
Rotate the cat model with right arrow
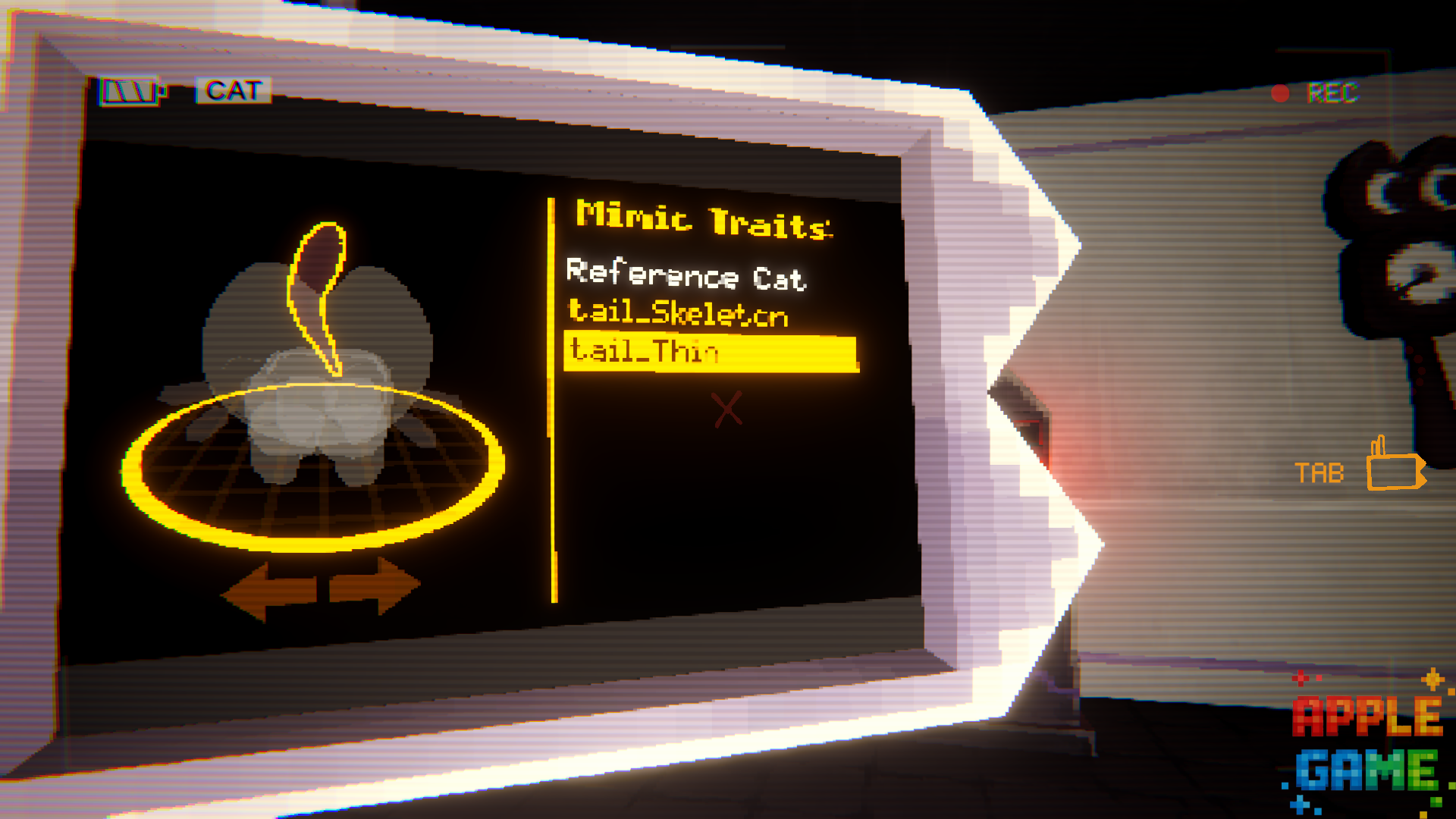375,585
